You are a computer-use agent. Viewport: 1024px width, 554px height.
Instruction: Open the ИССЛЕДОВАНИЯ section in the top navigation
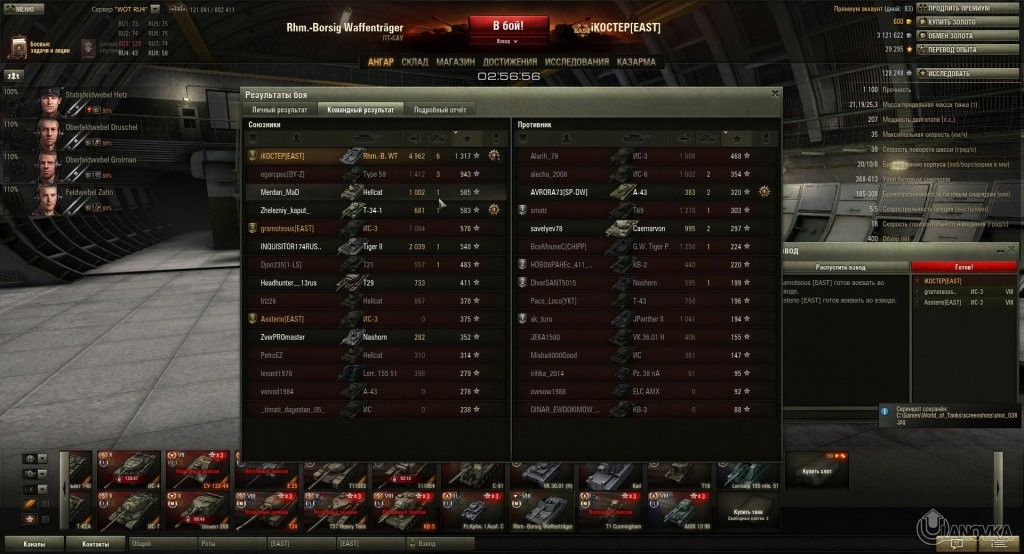tap(576, 61)
